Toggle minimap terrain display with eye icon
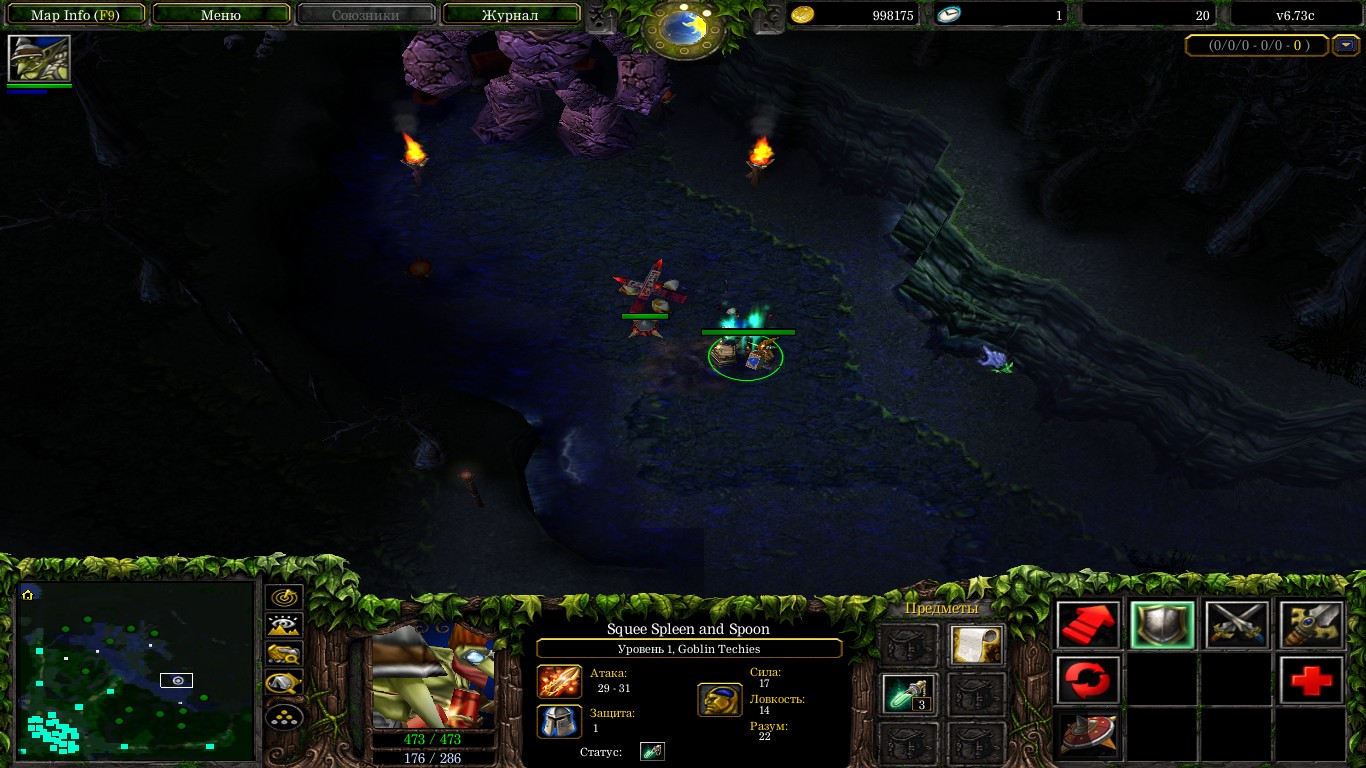Viewport: 1366px width, 768px height. click(285, 627)
